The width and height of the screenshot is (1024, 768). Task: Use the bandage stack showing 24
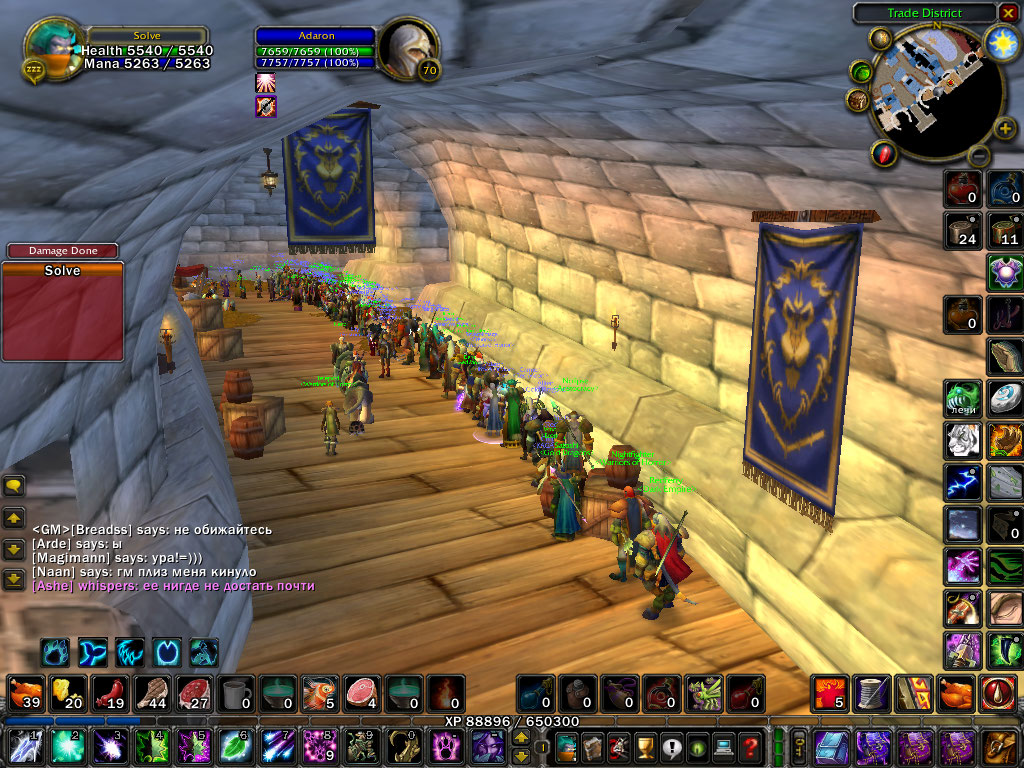pos(962,230)
